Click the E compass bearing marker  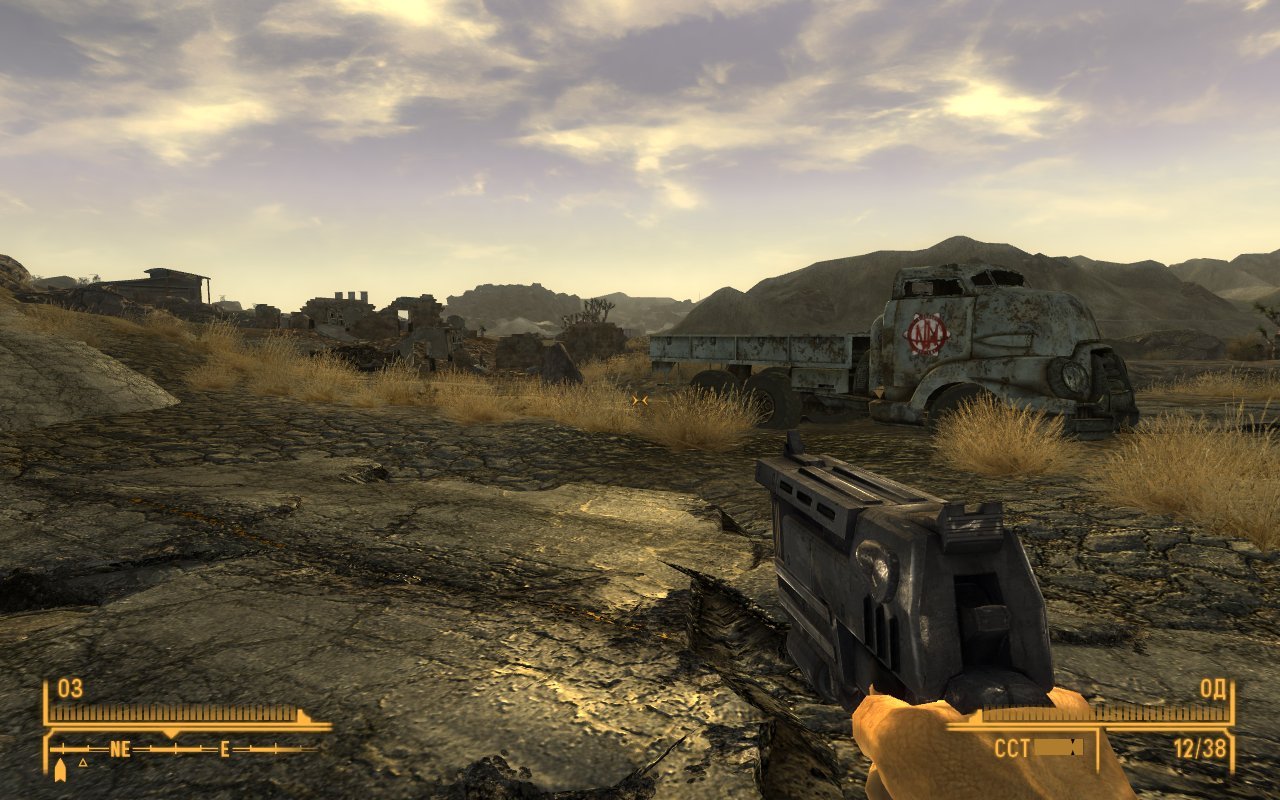tap(224, 748)
